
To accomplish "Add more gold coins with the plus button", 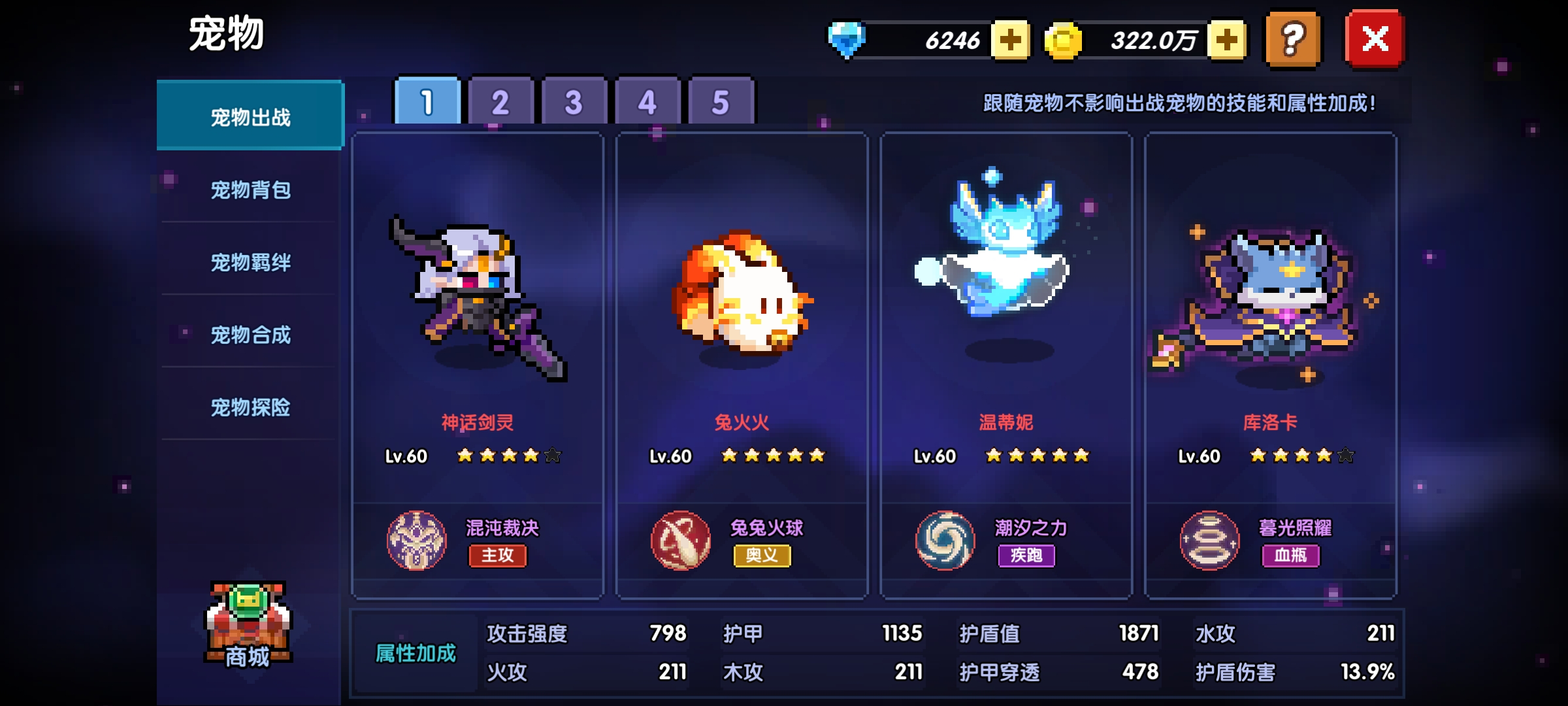I will [x=1226, y=41].
